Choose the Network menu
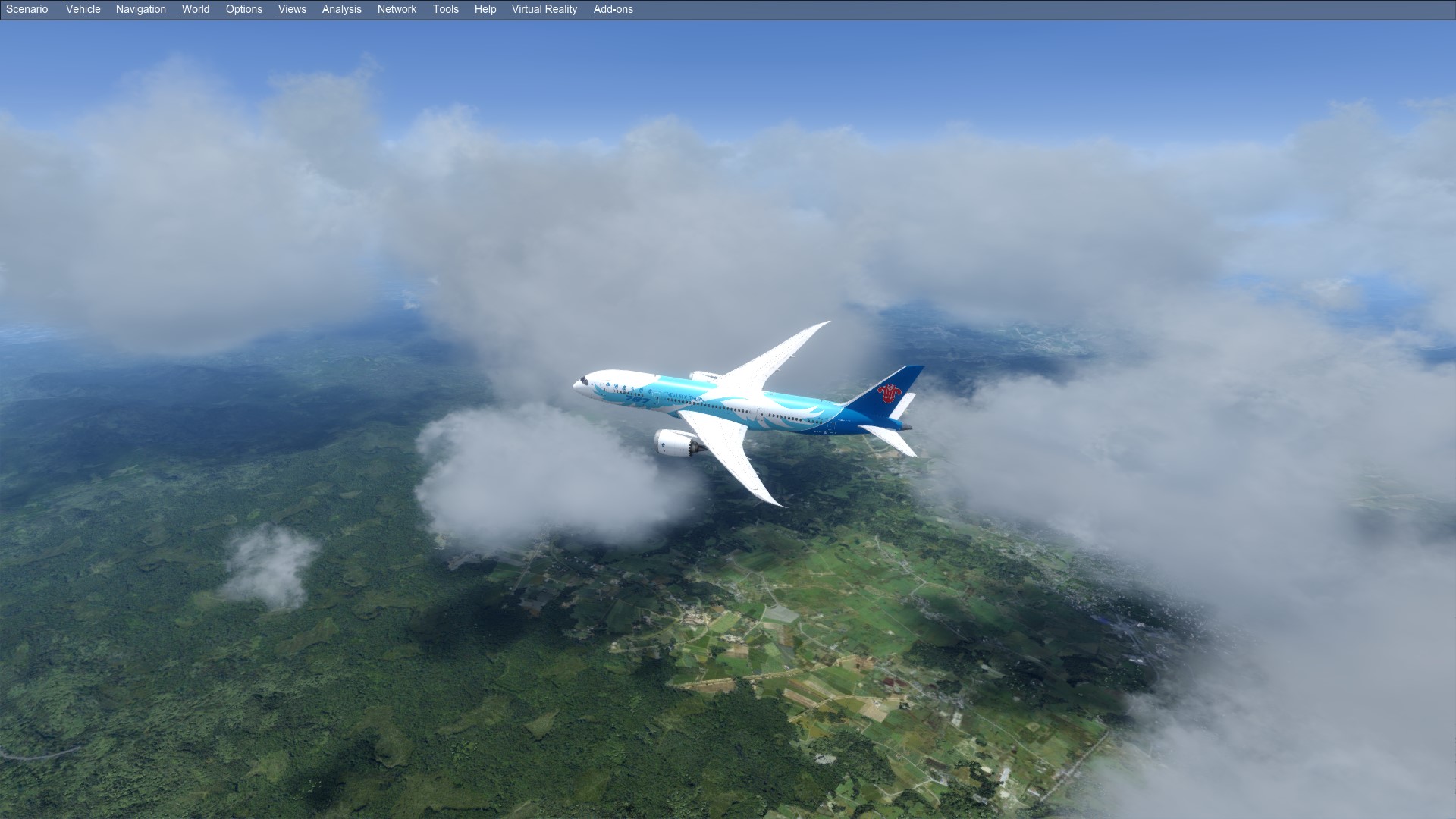This screenshot has height=819, width=1456. pyautogui.click(x=397, y=9)
